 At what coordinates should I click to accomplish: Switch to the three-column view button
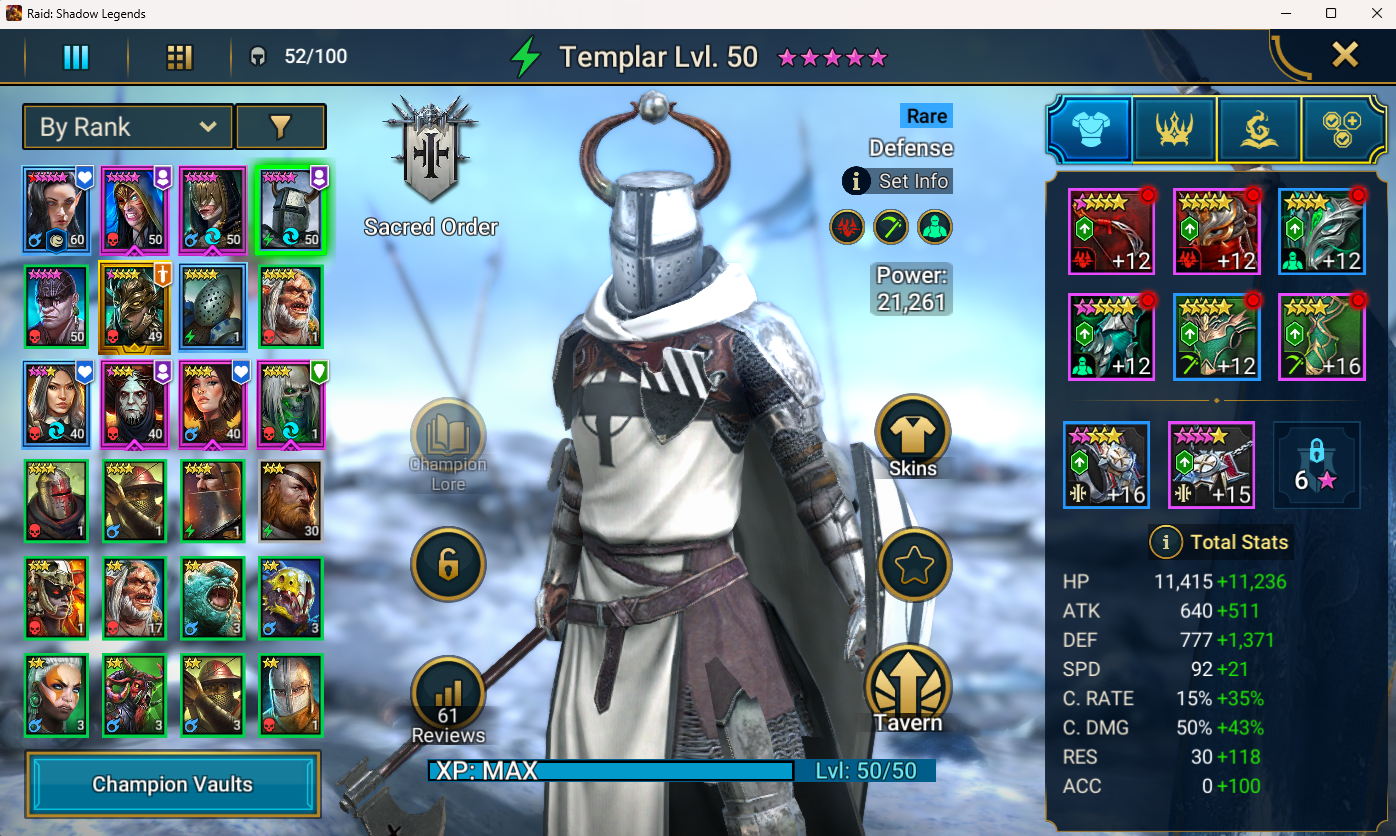click(77, 57)
